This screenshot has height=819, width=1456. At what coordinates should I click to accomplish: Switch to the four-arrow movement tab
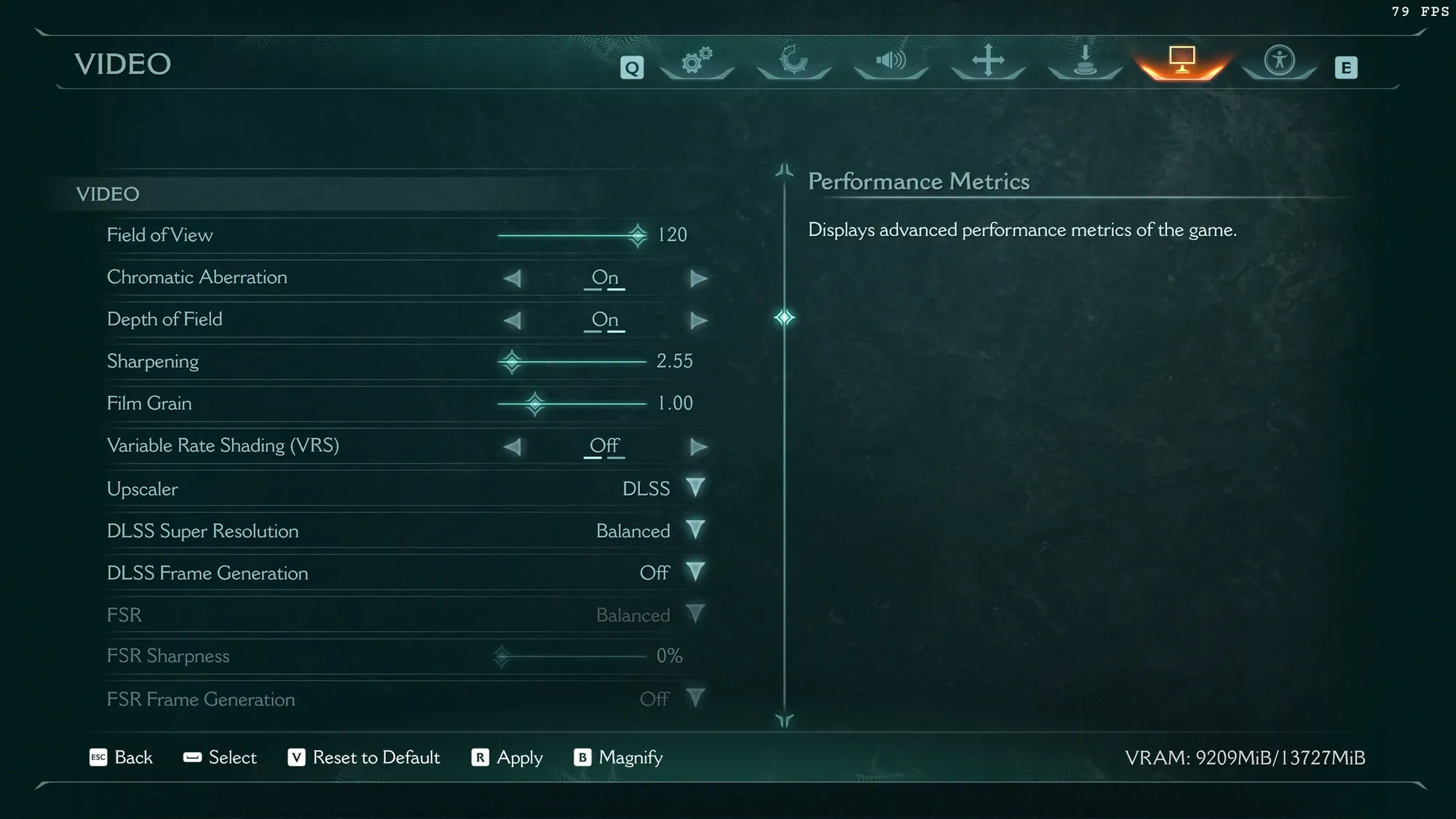(988, 61)
